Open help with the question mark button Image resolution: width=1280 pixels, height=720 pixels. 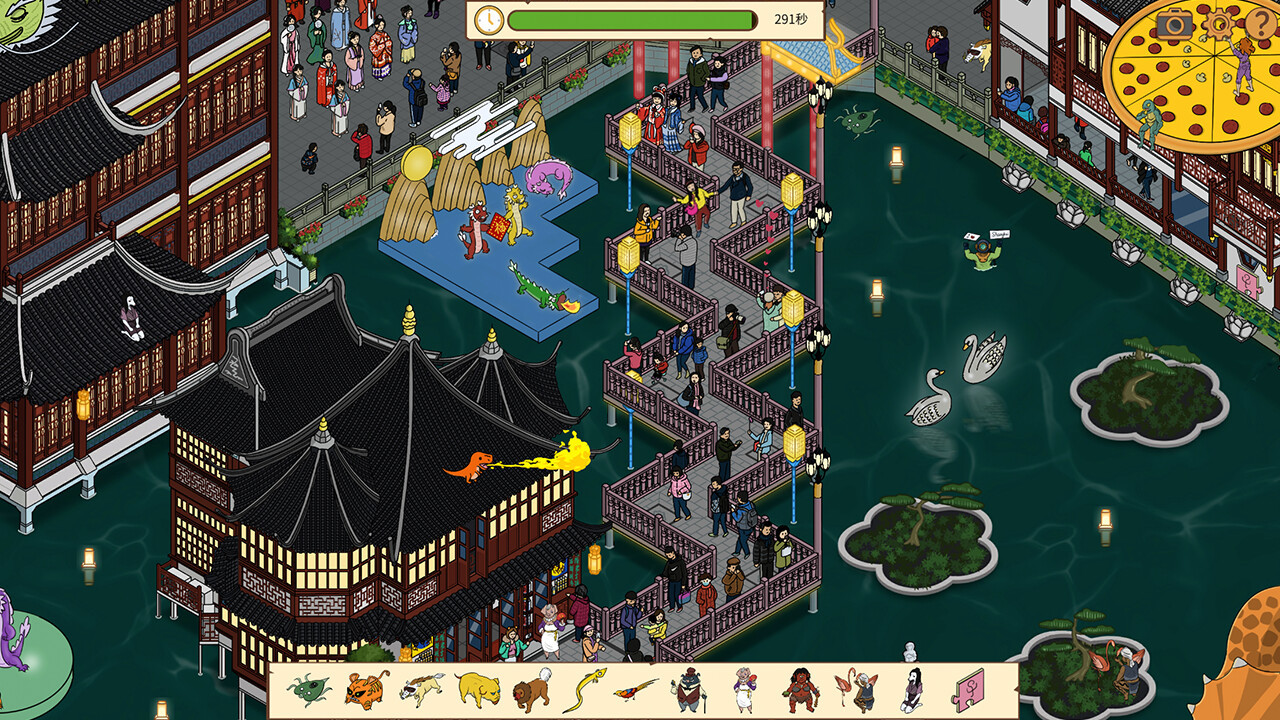click(x=1258, y=24)
